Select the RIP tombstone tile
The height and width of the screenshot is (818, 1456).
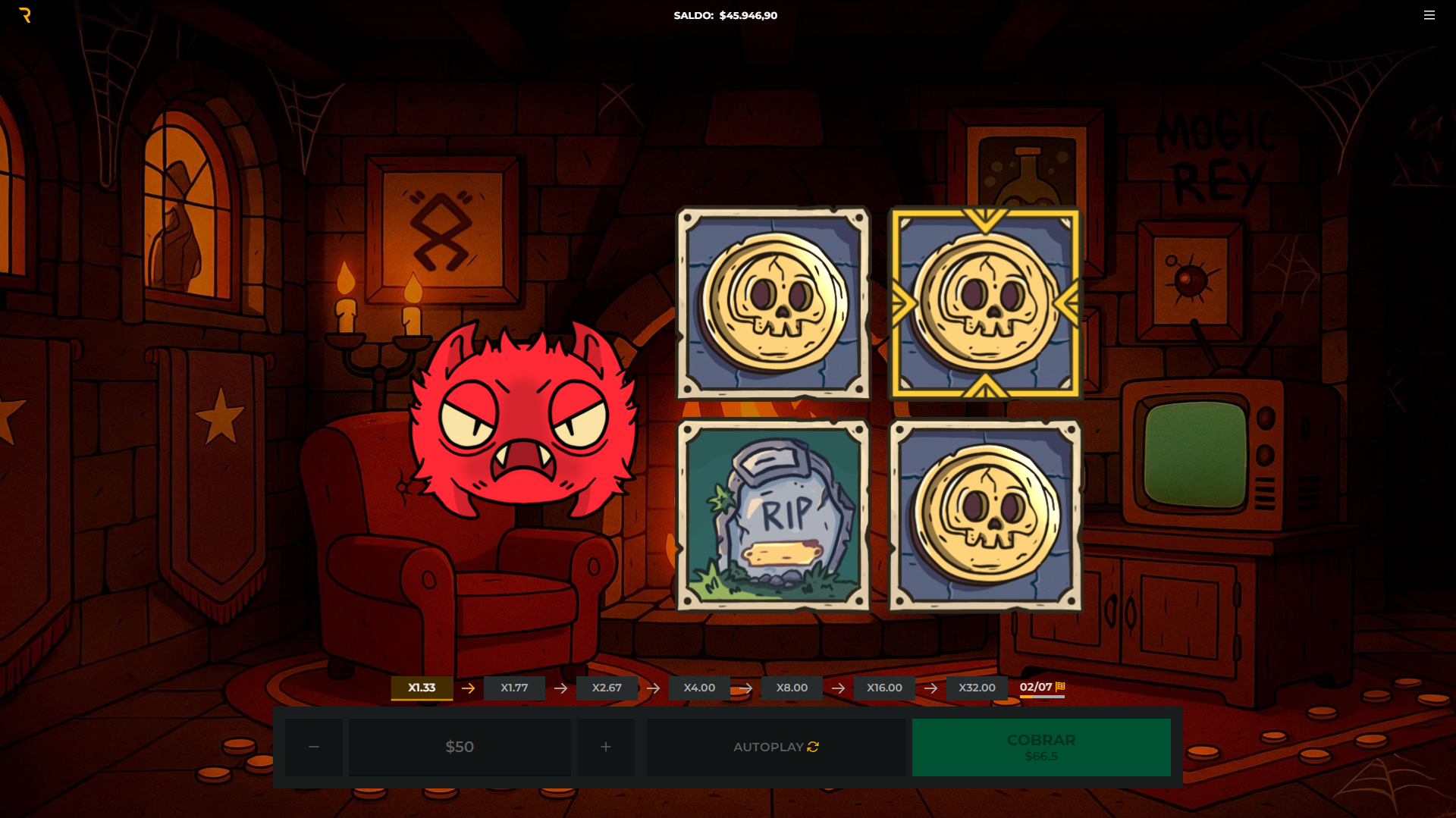tap(773, 516)
